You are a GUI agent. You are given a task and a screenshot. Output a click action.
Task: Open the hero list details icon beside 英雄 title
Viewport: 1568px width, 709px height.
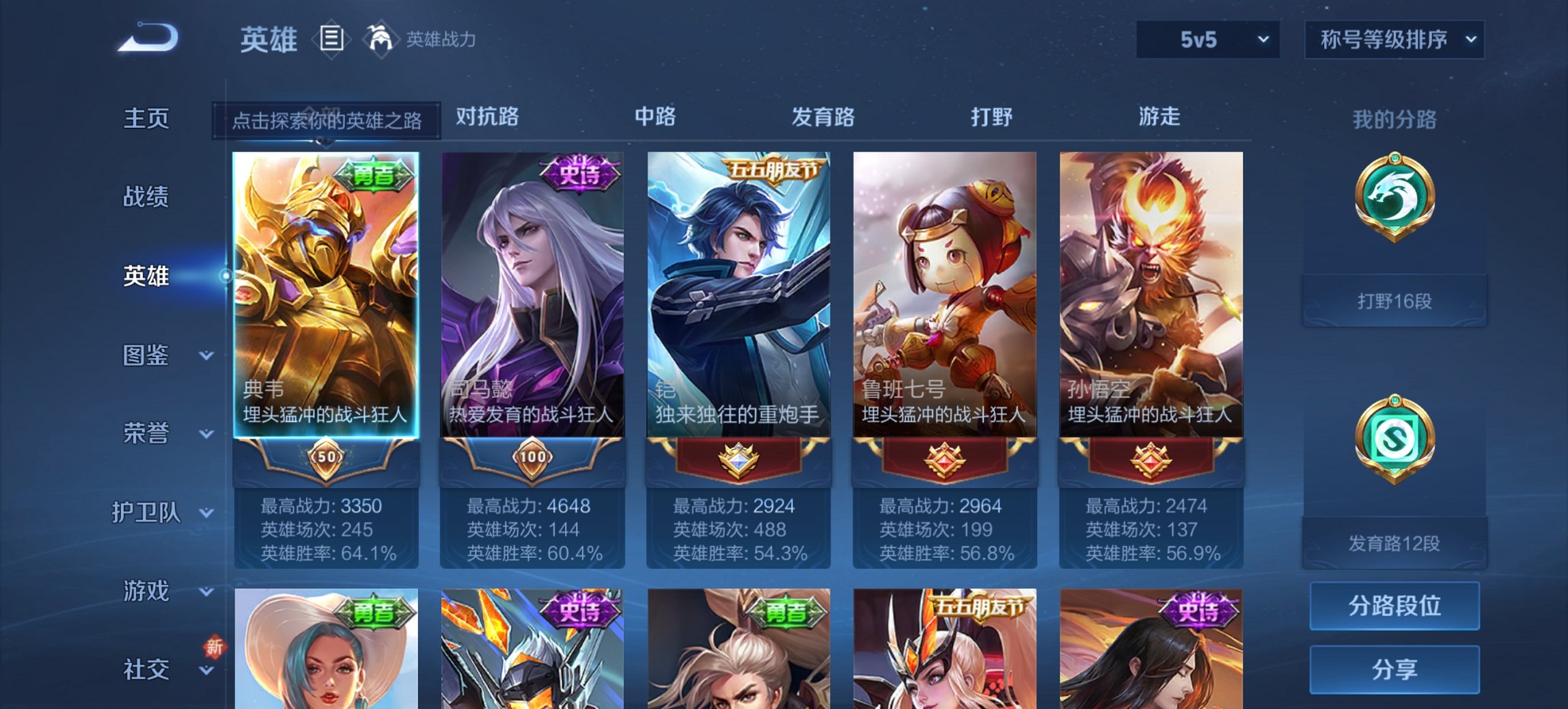click(x=332, y=40)
